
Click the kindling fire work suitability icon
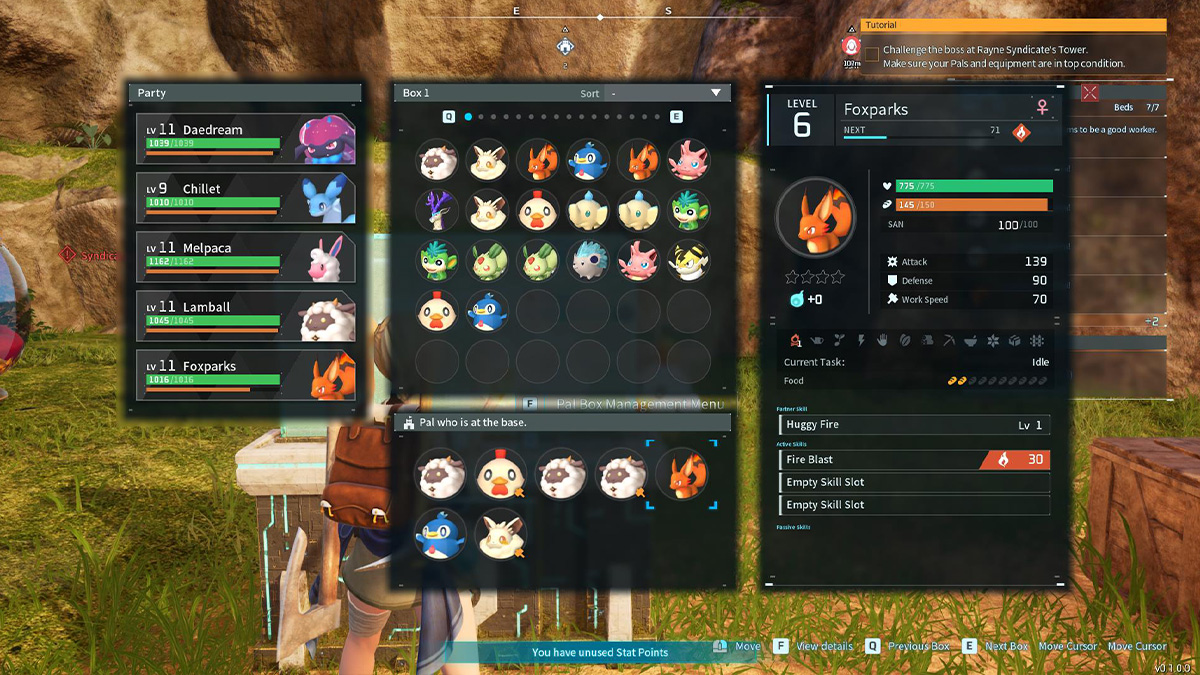[x=796, y=340]
